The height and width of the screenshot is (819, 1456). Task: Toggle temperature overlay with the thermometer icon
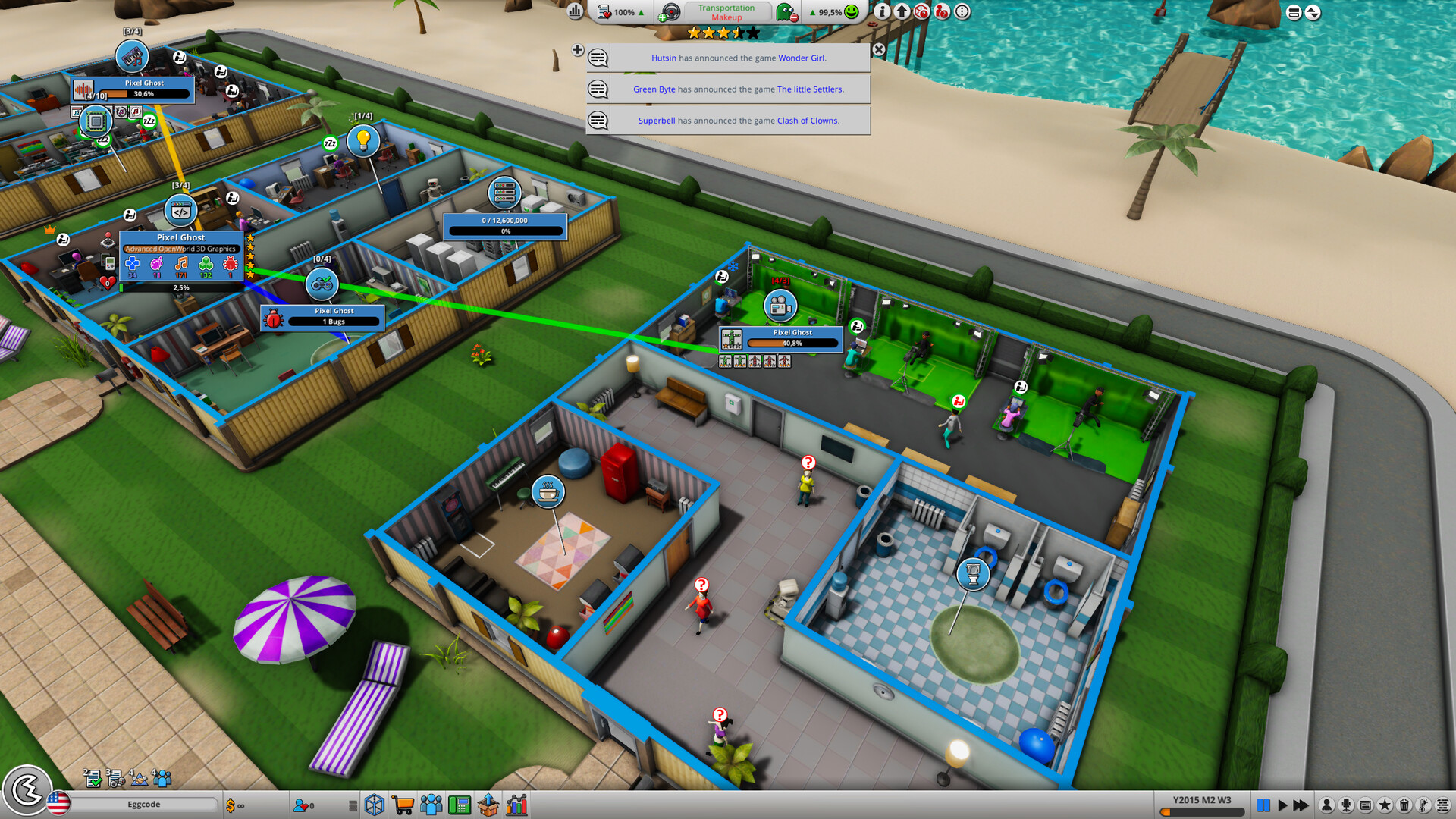1423,804
